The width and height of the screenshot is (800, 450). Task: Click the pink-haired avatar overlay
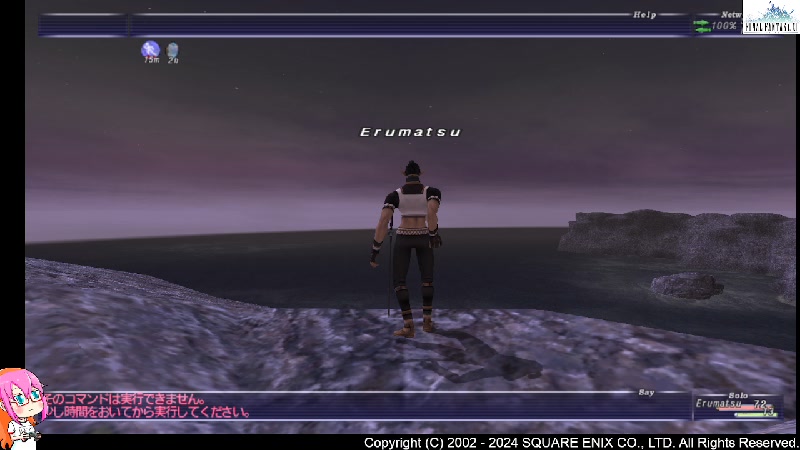(20, 408)
